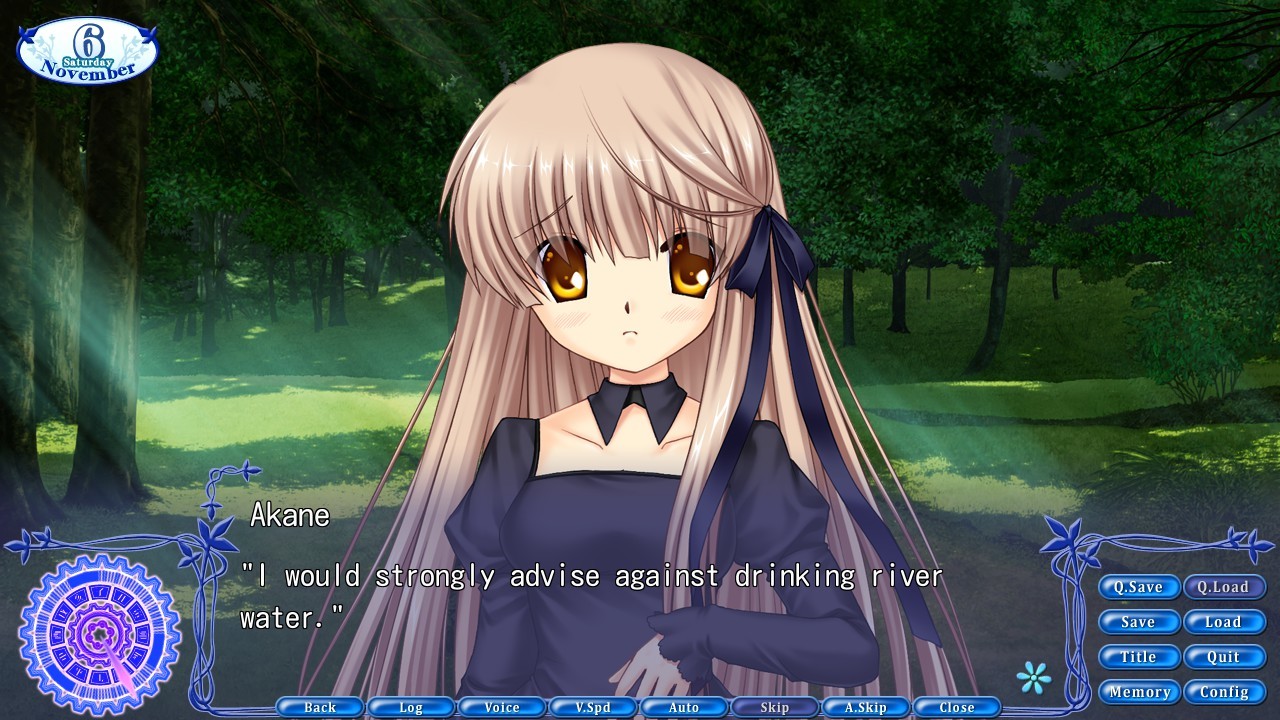Open the Memory gallery
This screenshot has height=720, width=1280.
[x=1139, y=691]
